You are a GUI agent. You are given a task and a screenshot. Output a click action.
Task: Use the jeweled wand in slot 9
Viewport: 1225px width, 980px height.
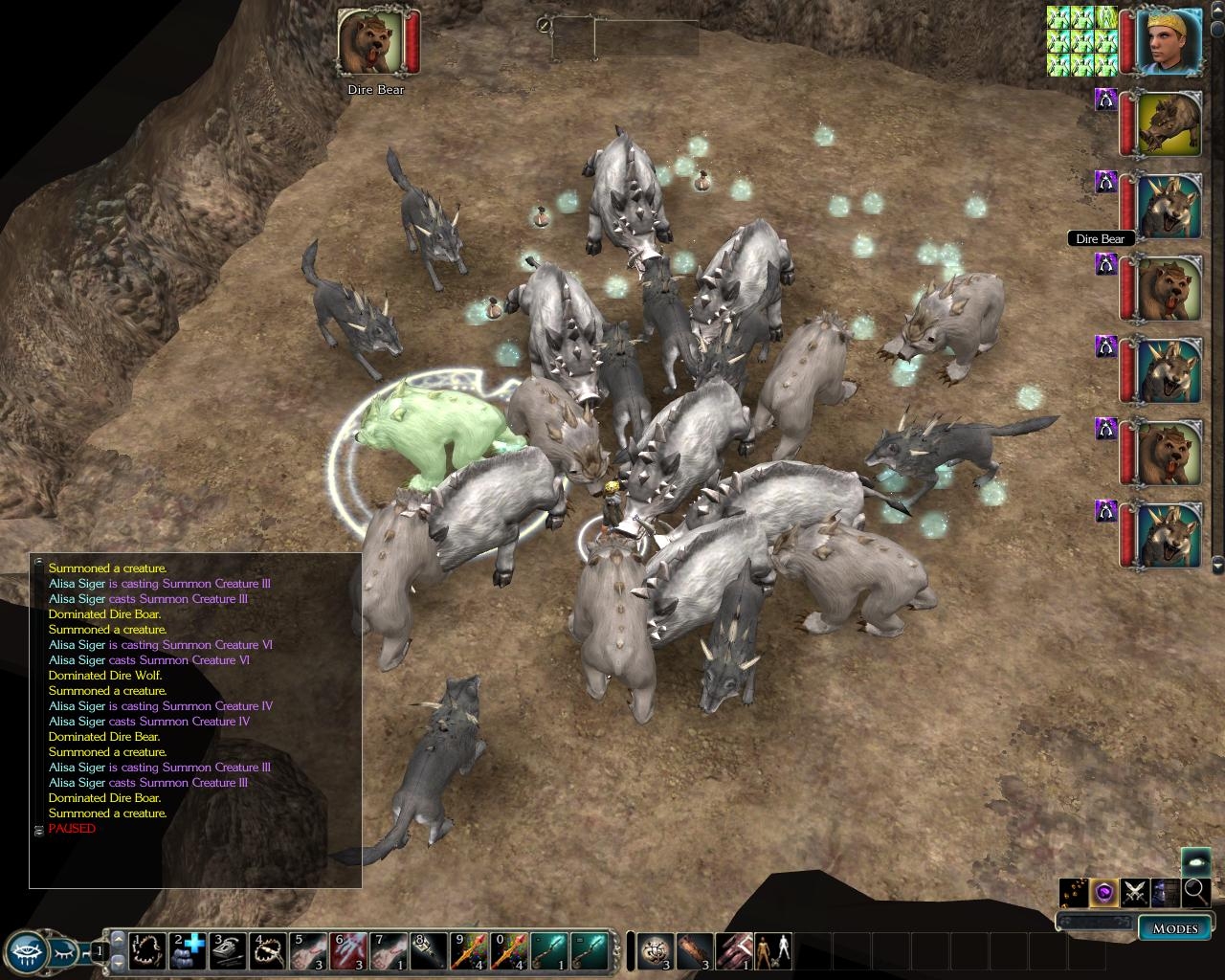point(468,950)
